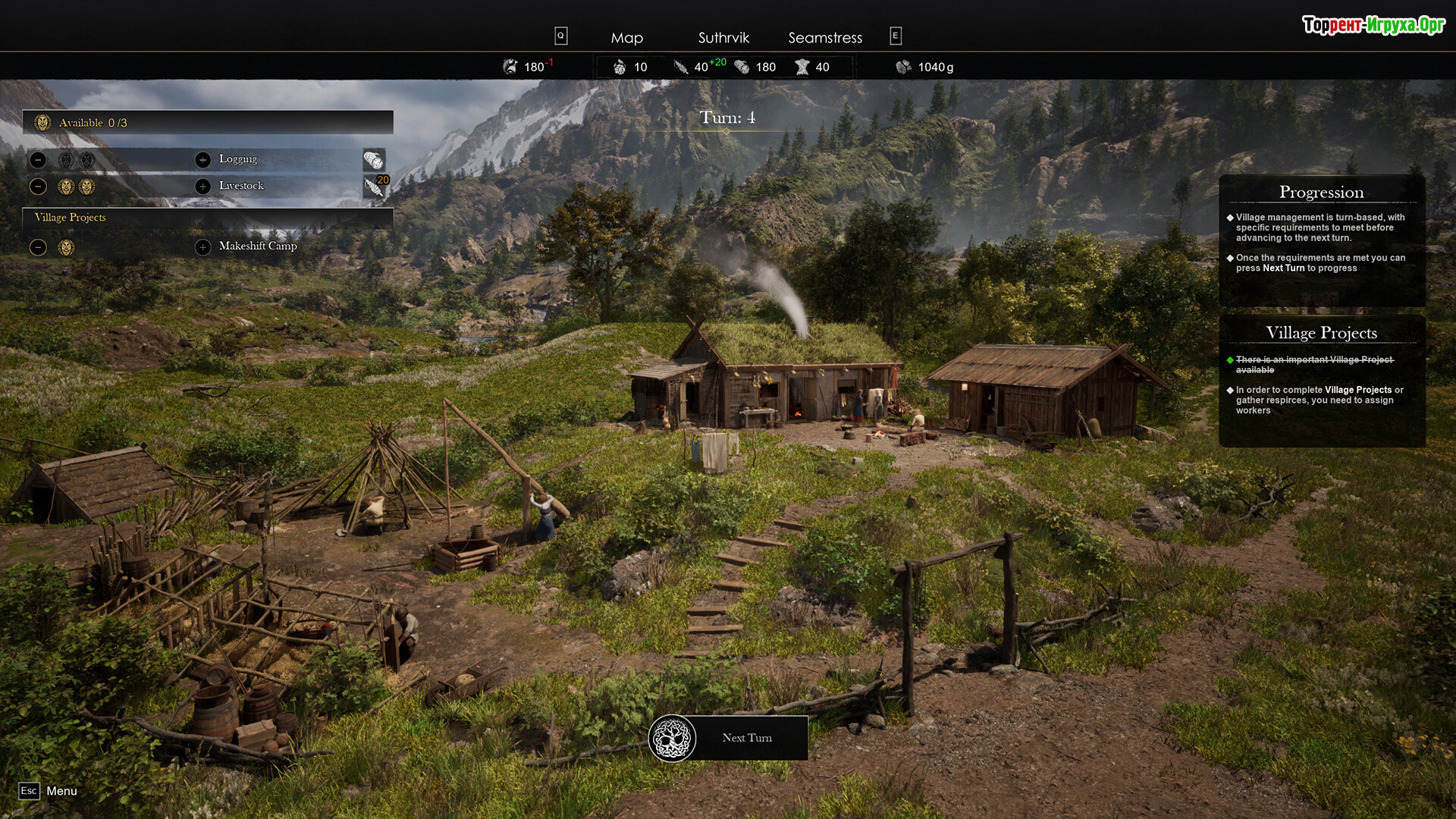Add a worker to Logging

pos(202,160)
